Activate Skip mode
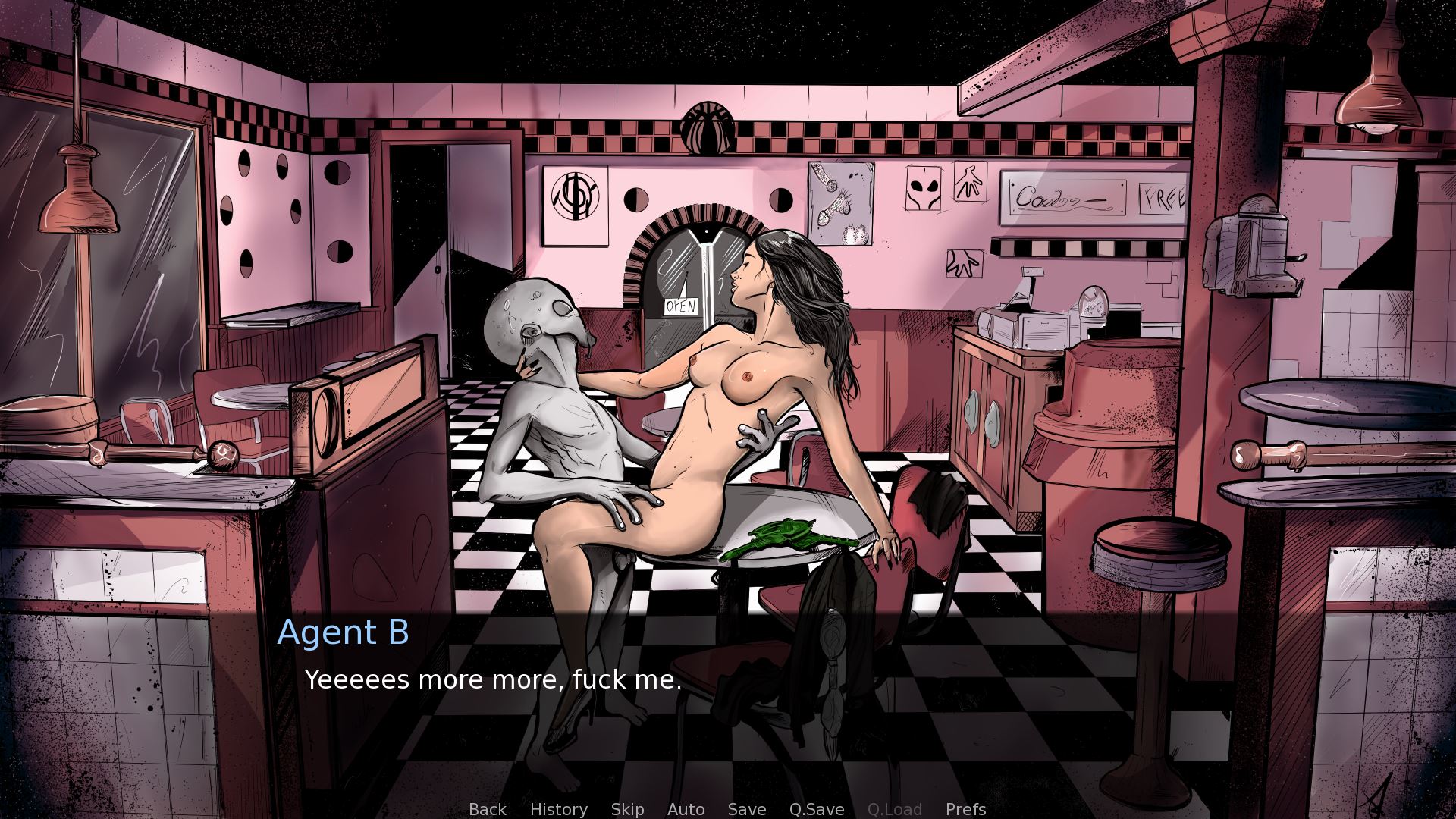The image size is (1456, 819). point(627,809)
